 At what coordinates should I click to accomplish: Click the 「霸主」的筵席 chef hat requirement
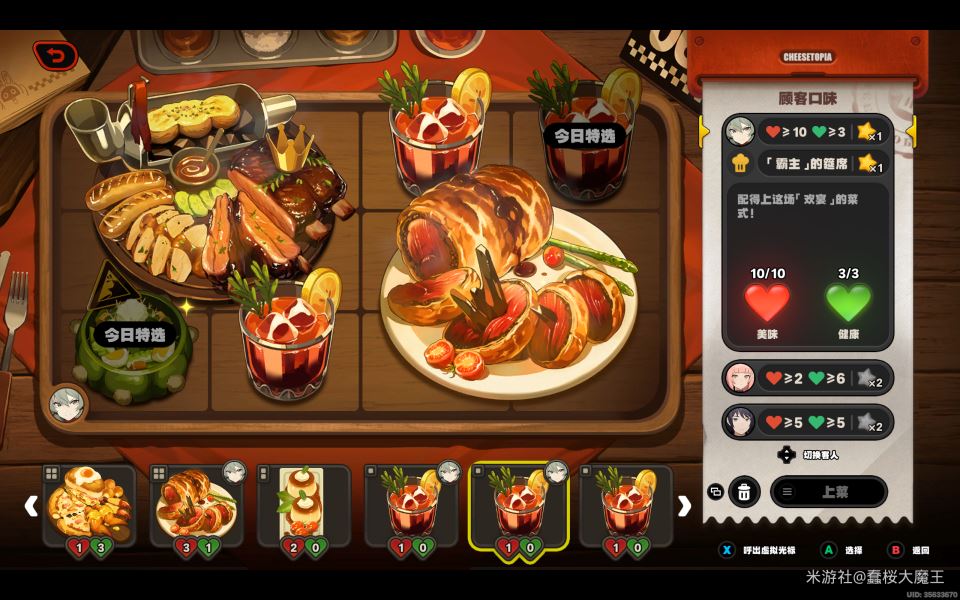[807, 161]
